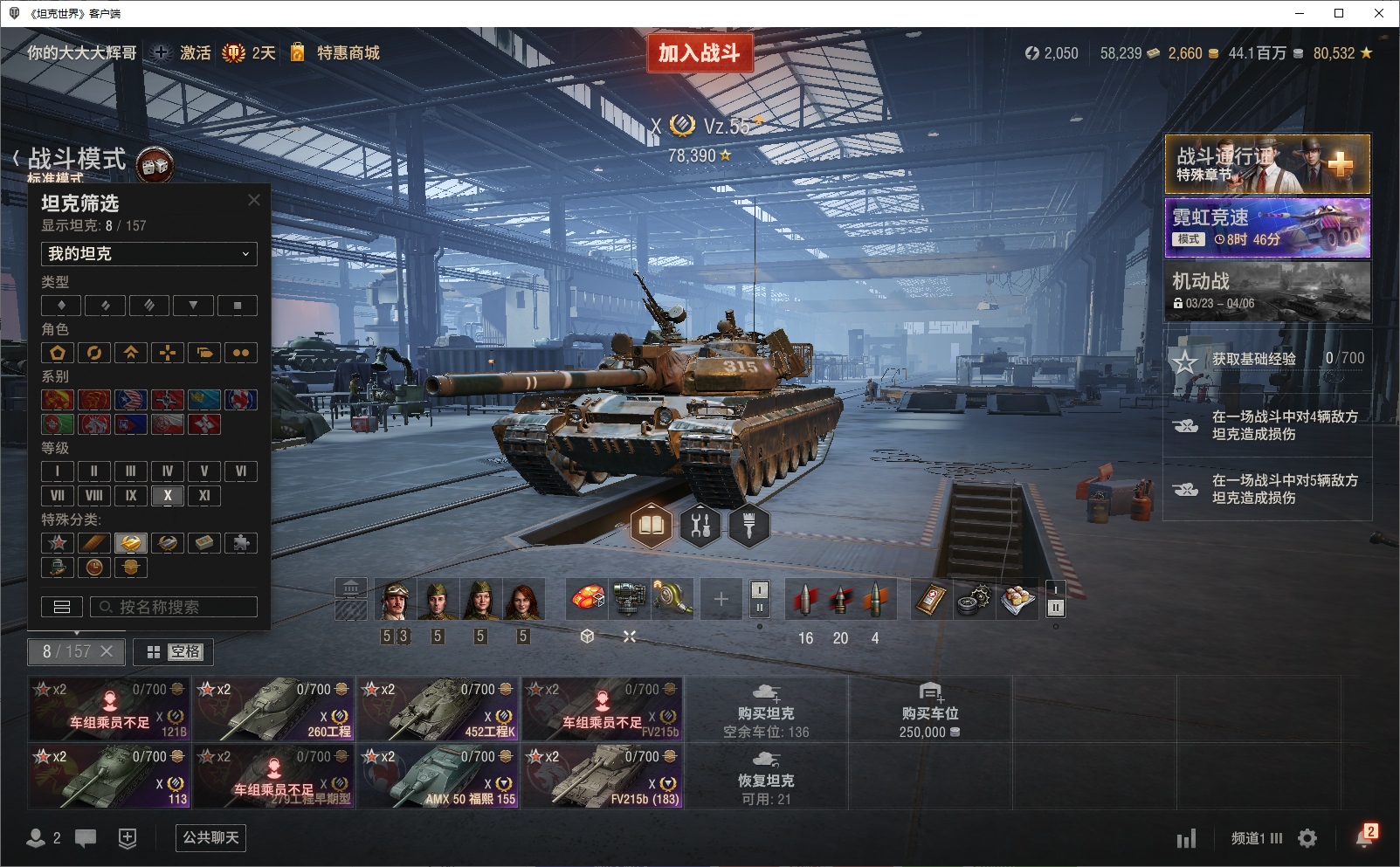Screen dimensions: 1400x867
Task: Click 购买坦克 to buy a tank
Action: 766,709
